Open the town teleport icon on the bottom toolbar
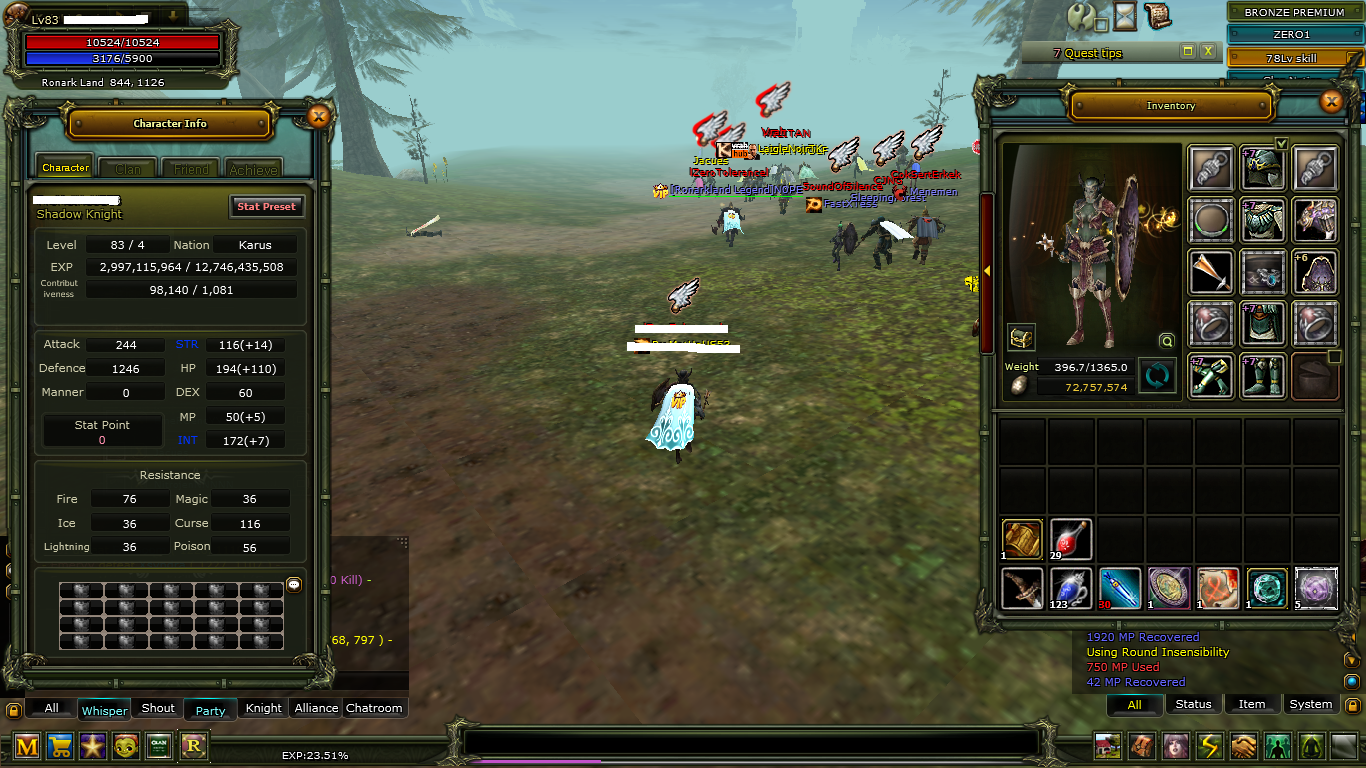Image resolution: width=1366 pixels, height=768 pixels. click(x=1106, y=747)
